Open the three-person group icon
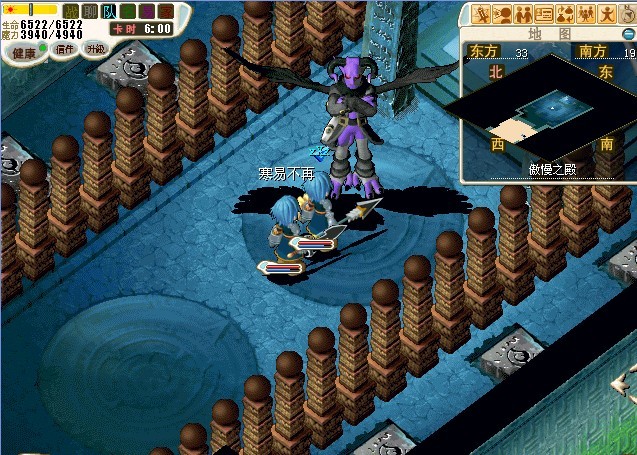This screenshot has width=637, height=455. point(587,14)
